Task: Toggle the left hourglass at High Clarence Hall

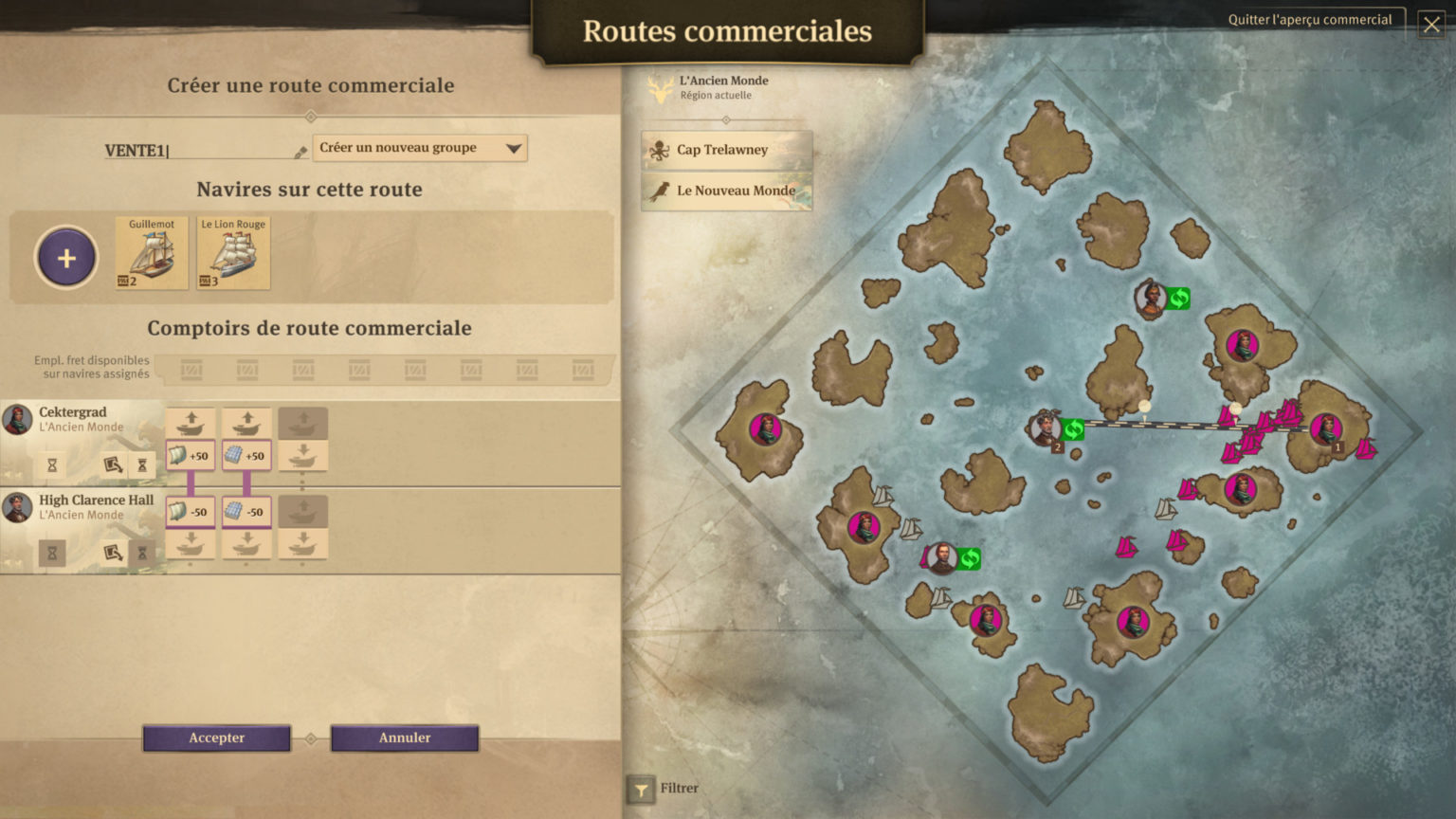Action: coord(52,553)
